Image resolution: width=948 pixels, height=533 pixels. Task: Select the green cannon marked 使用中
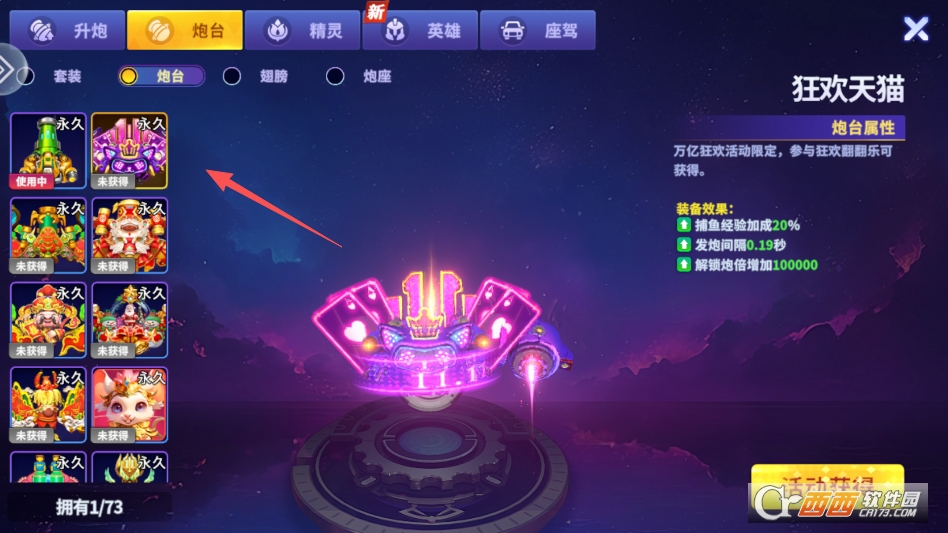[x=48, y=151]
